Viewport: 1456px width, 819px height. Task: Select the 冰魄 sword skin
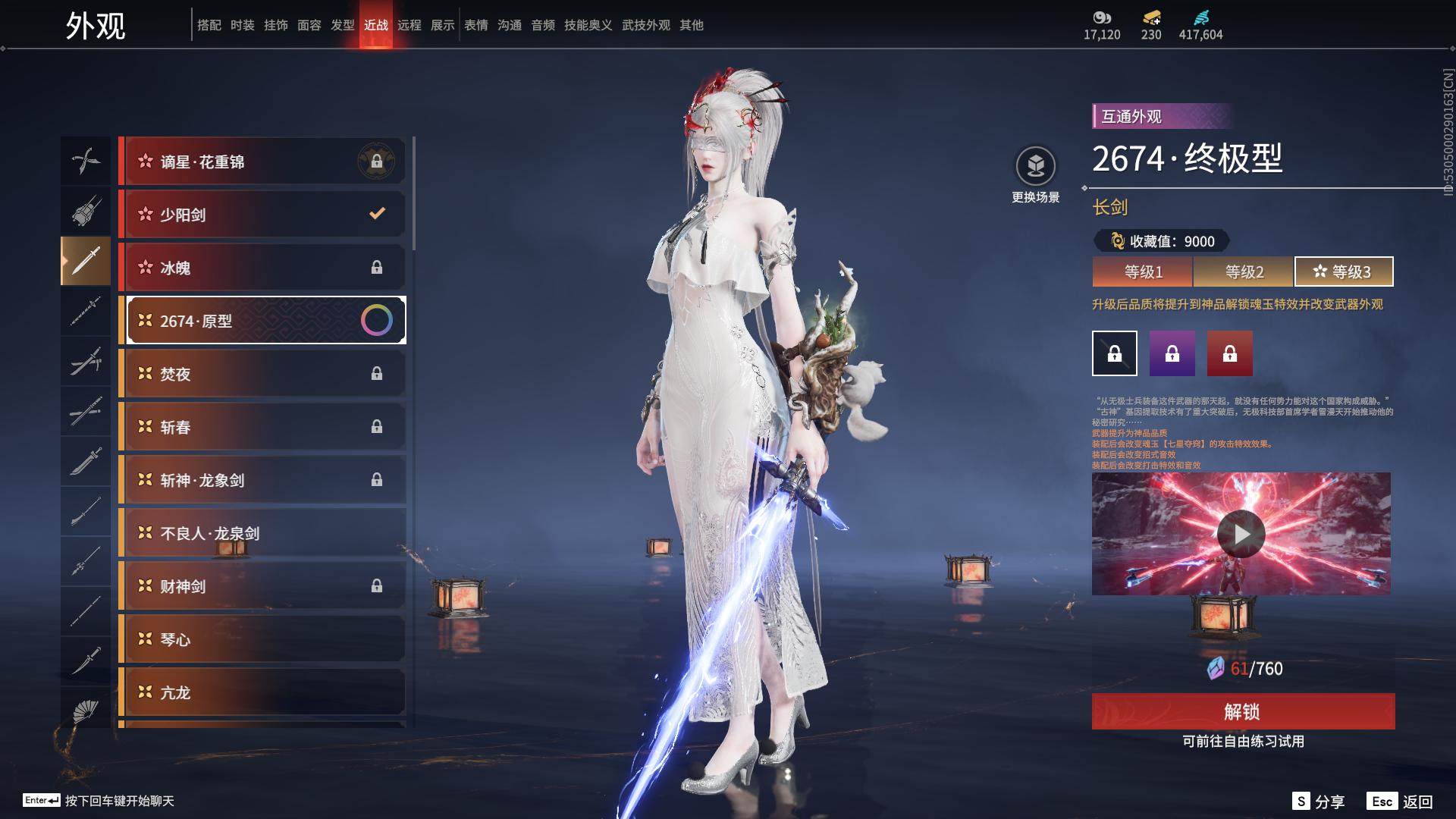coord(262,268)
